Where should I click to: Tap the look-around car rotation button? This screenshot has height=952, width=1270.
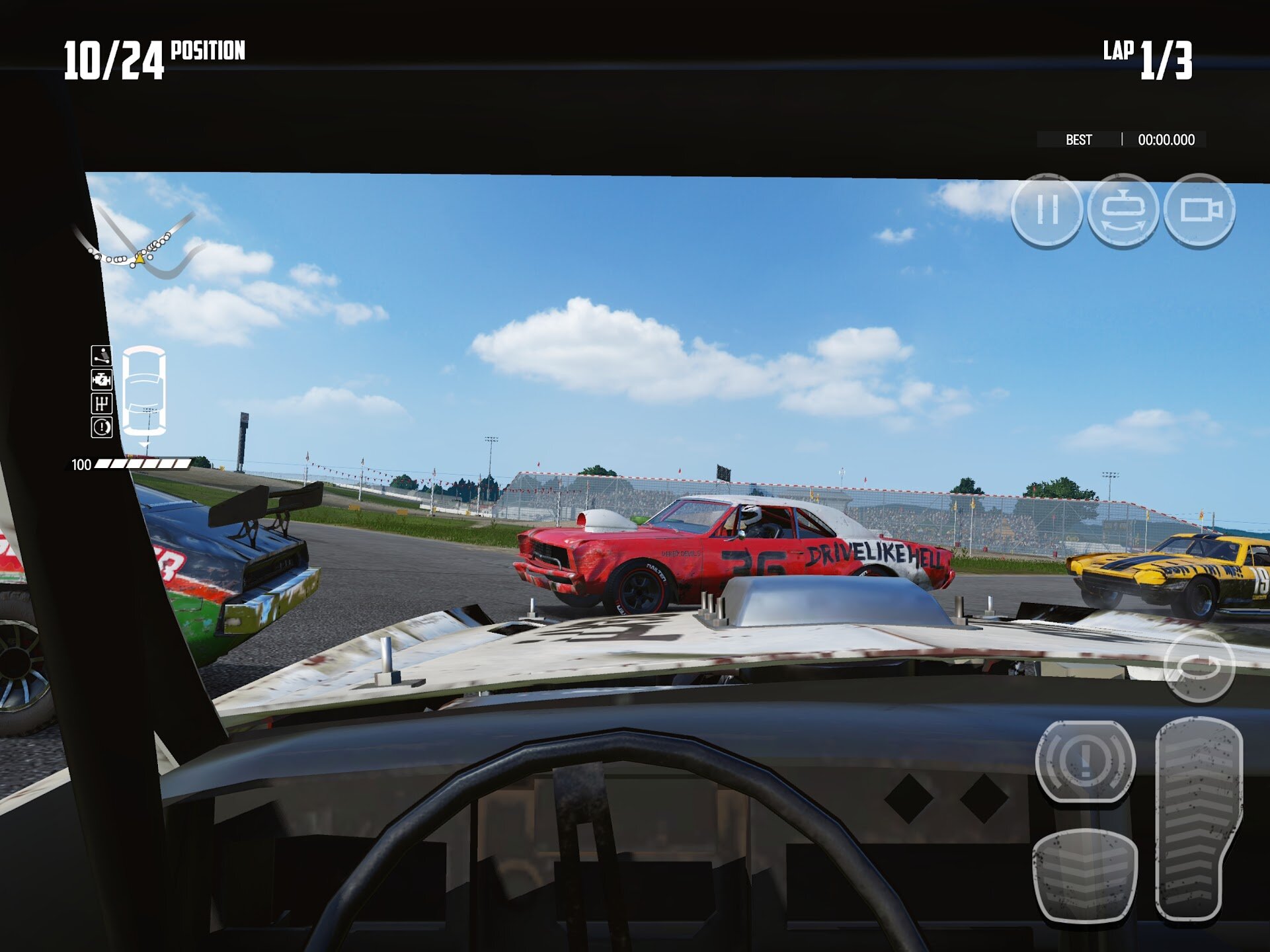coord(1123,210)
